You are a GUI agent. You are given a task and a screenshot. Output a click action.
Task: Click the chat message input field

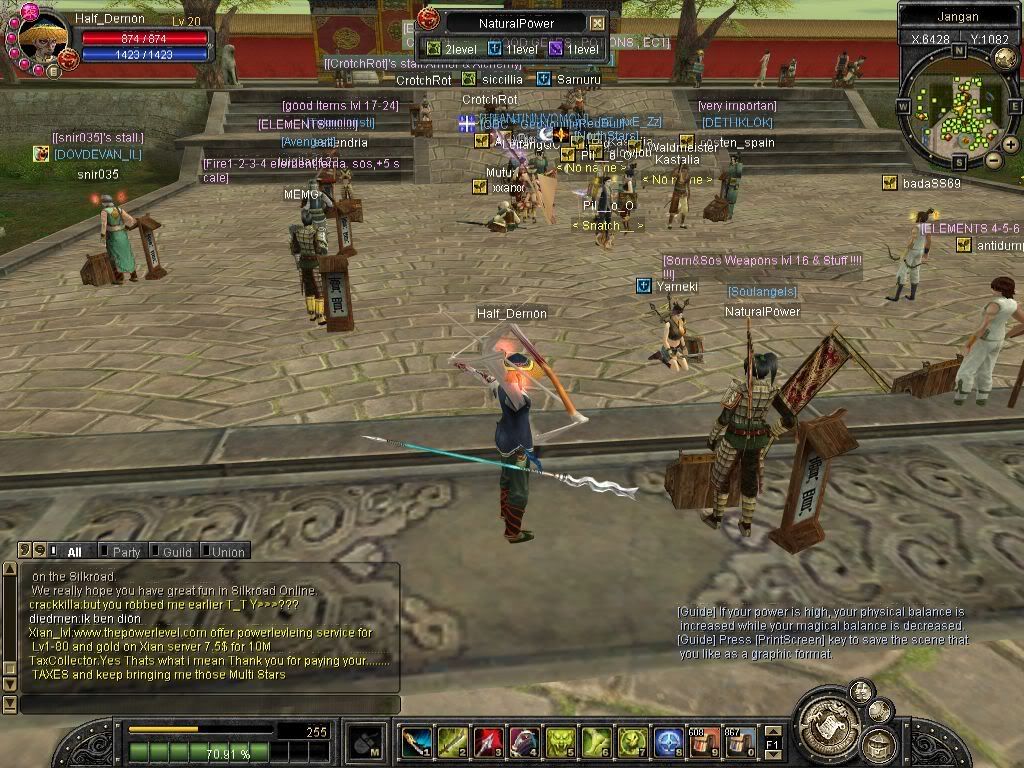210,705
